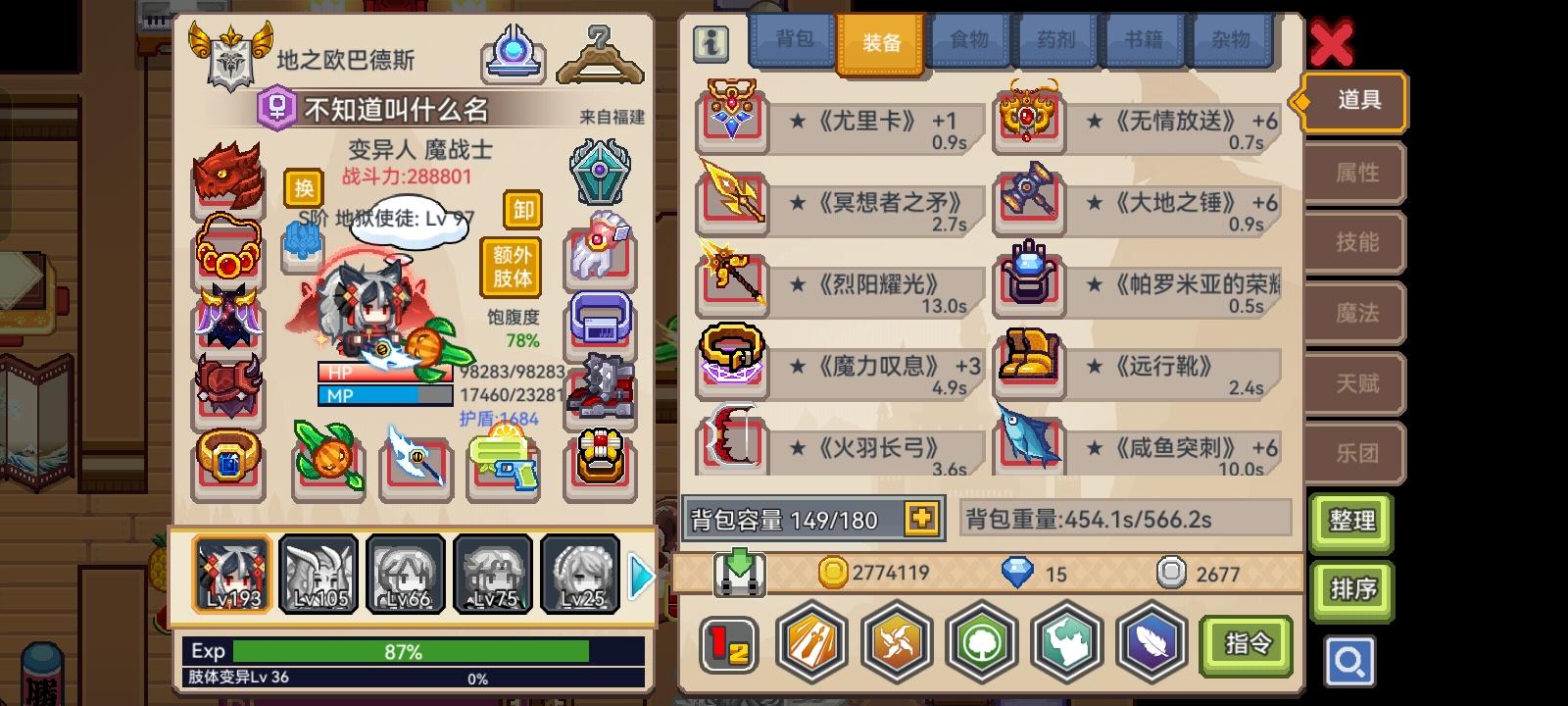Switch to the 食物 tab
The image size is (1568, 706).
tap(968, 40)
